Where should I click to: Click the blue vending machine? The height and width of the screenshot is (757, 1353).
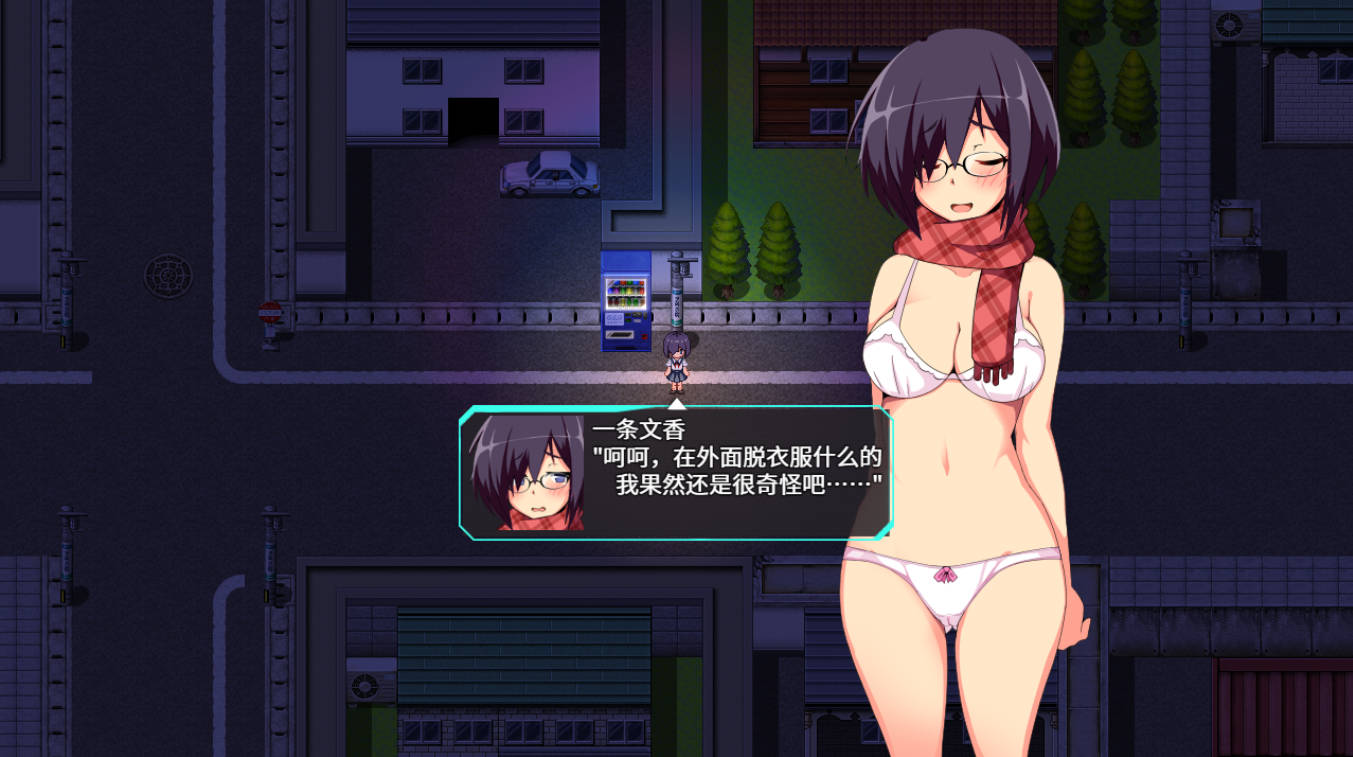click(x=626, y=300)
